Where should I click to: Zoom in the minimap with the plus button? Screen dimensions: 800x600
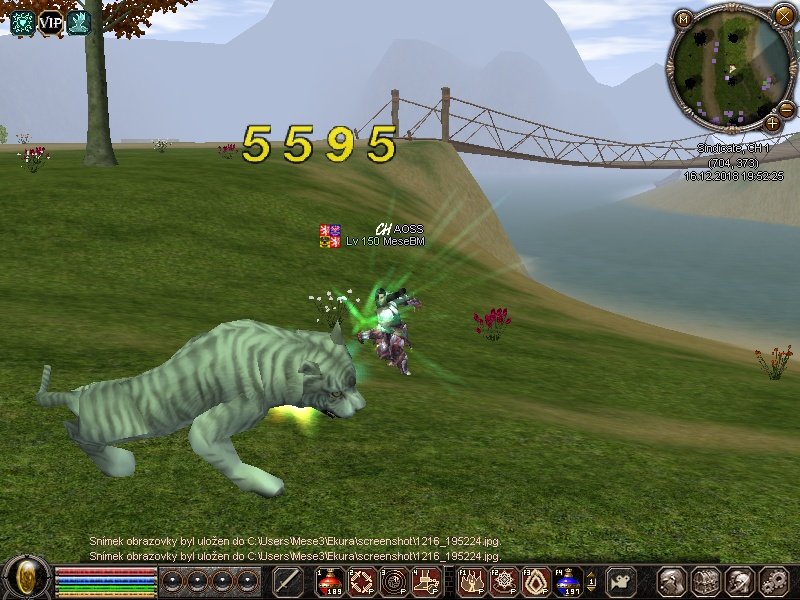[x=772, y=123]
